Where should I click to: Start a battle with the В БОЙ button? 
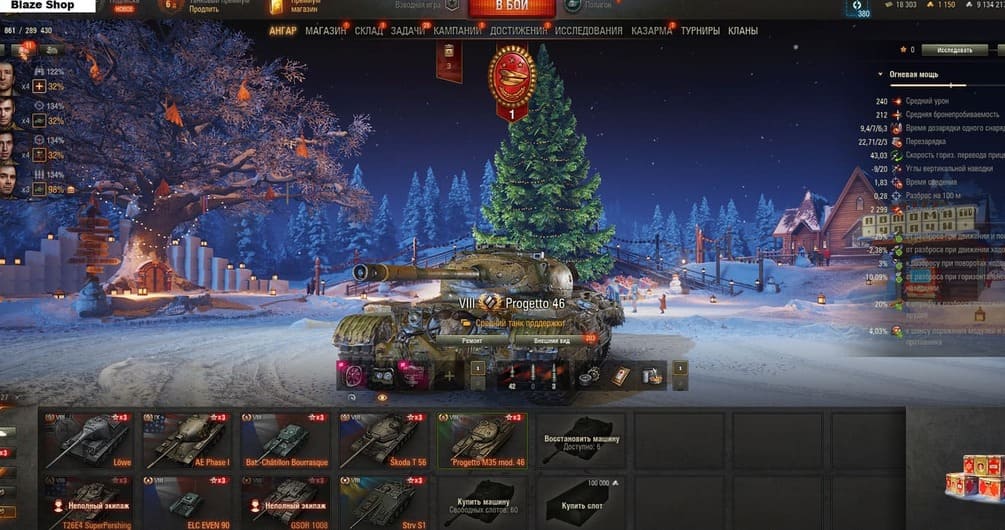click(511, 8)
